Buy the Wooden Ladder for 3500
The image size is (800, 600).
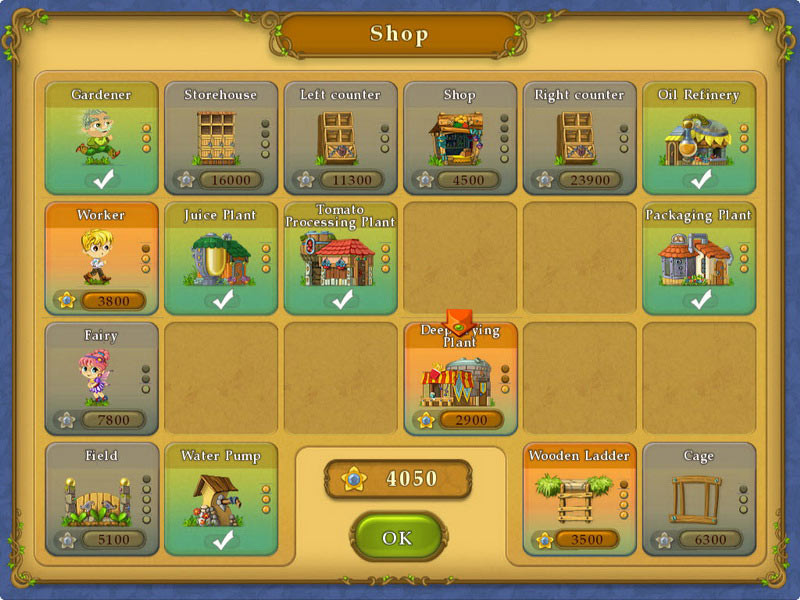click(x=579, y=498)
